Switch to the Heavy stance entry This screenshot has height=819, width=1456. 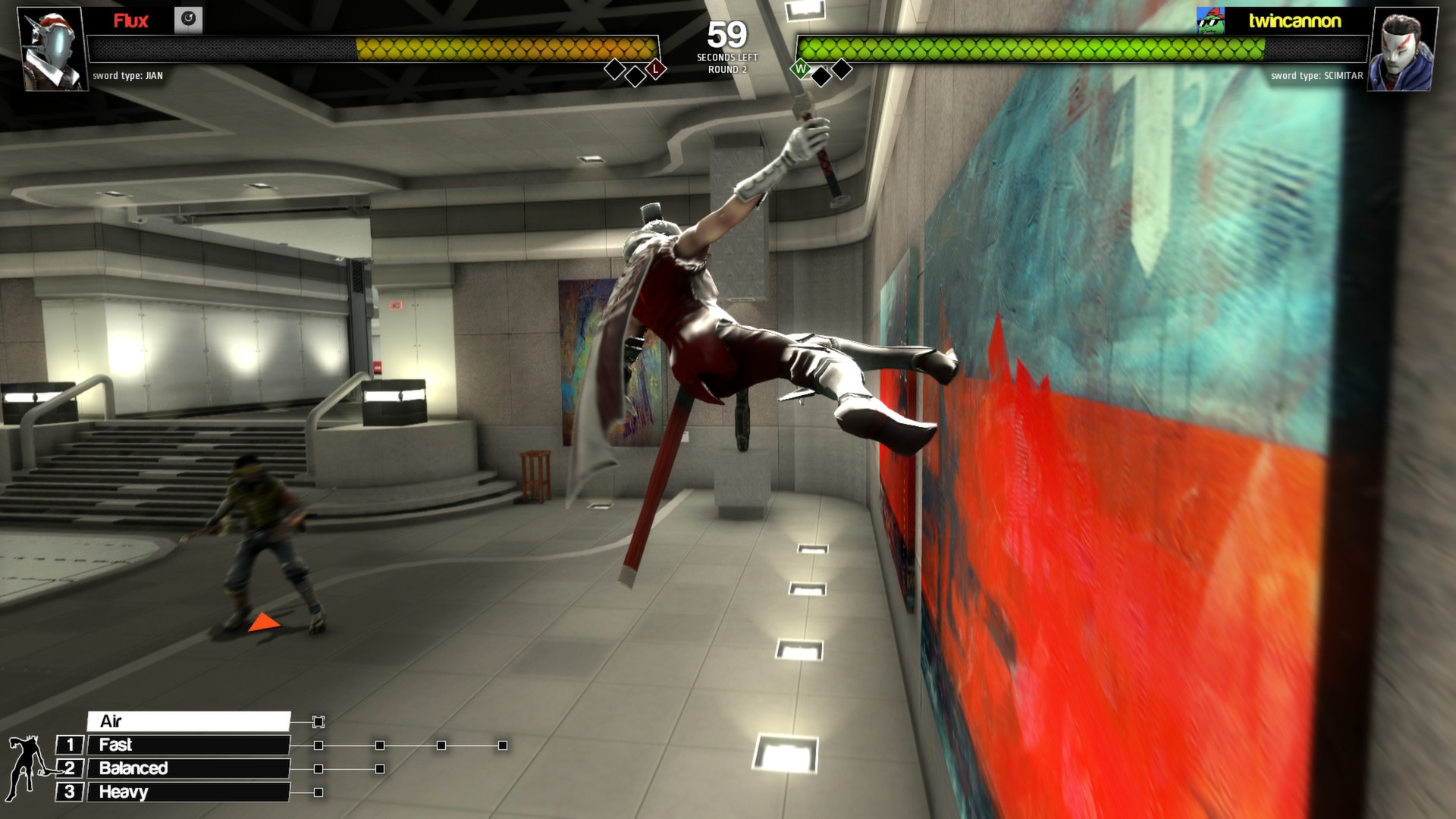click(x=188, y=792)
